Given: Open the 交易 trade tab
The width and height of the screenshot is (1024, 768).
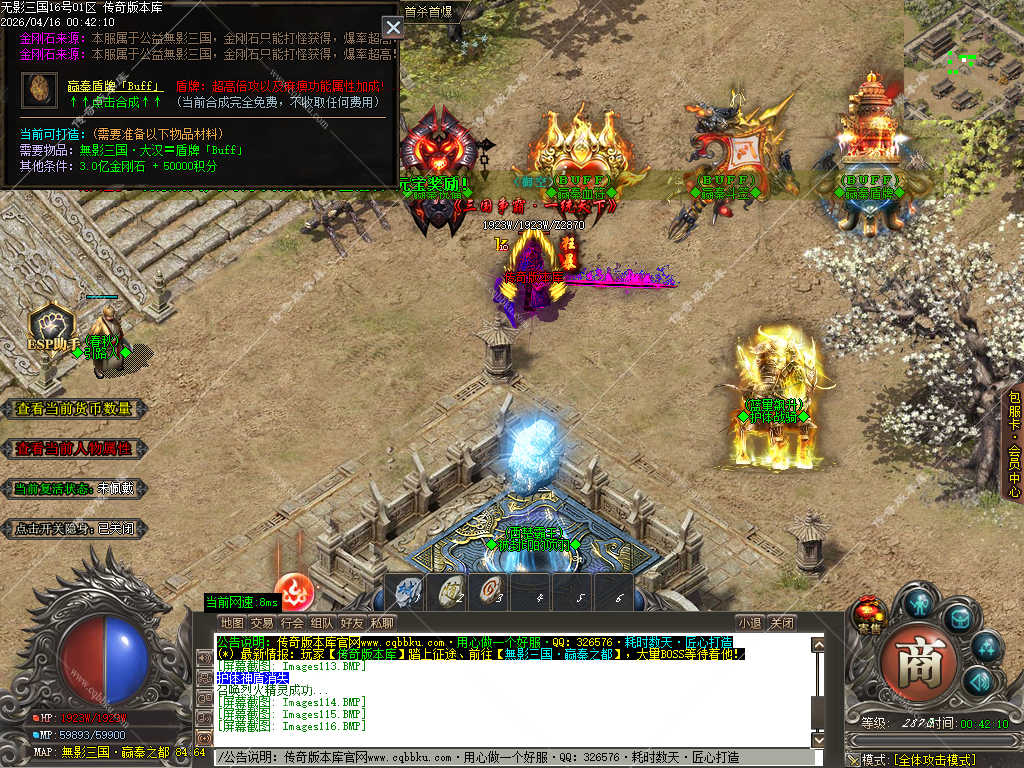Looking at the screenshot, I should [x=262, y=623].
